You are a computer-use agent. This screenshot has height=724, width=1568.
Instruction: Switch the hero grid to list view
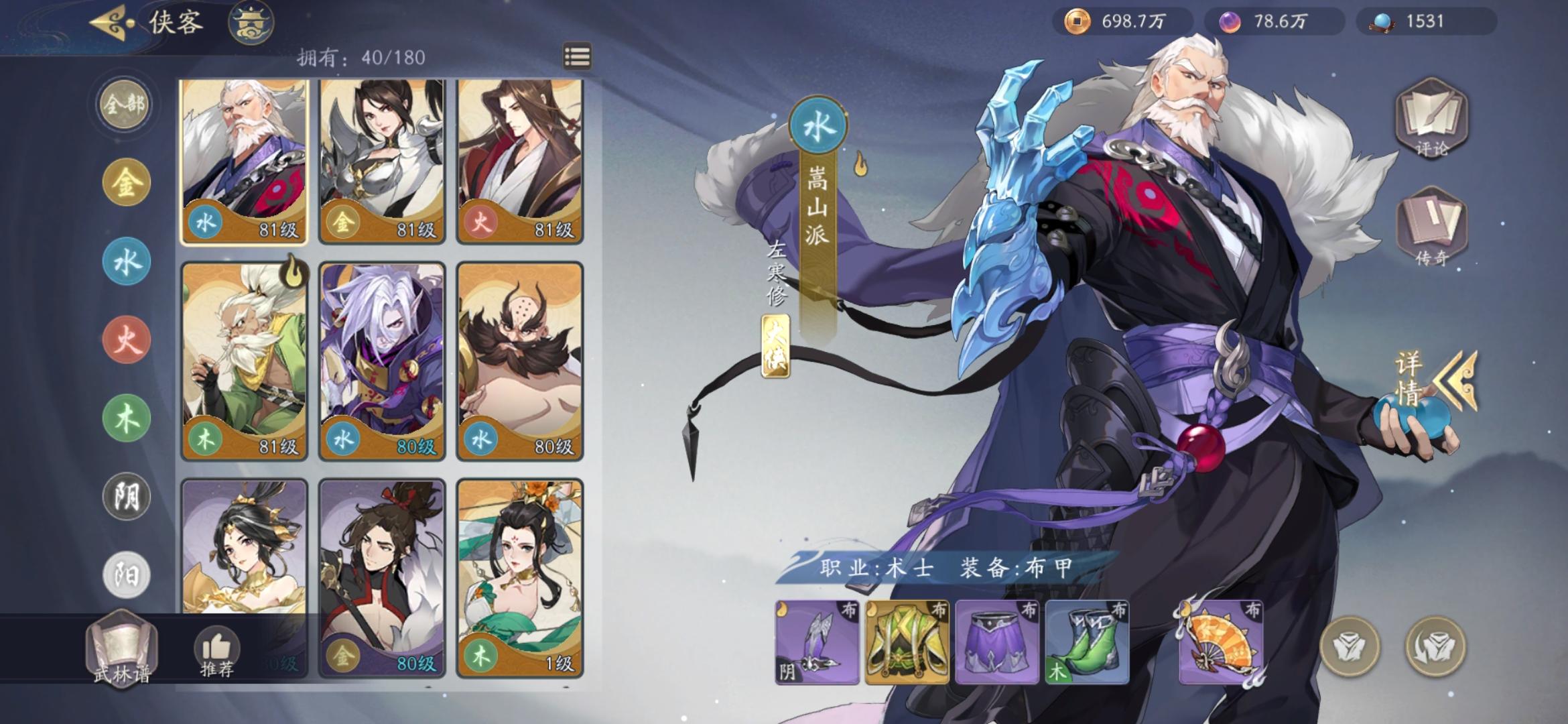(578, 58)
